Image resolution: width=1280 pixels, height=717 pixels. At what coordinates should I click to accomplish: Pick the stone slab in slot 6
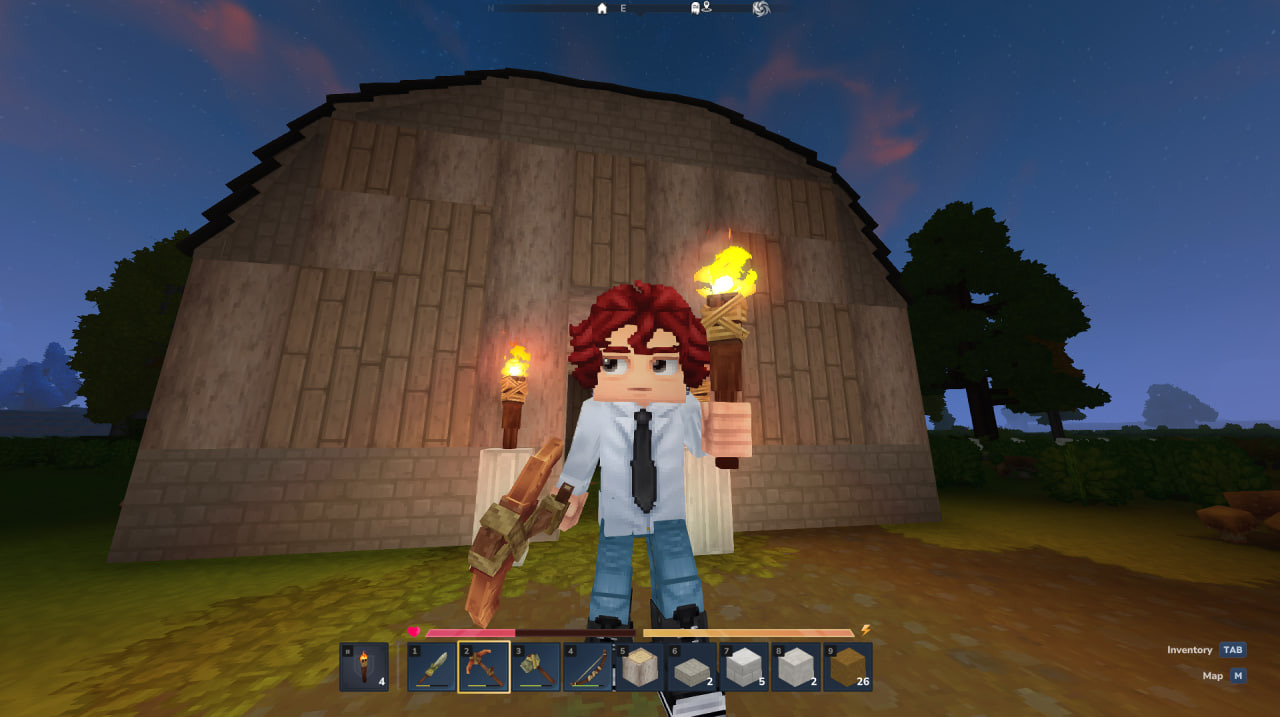pyautogui.click(x=692, y=667)
